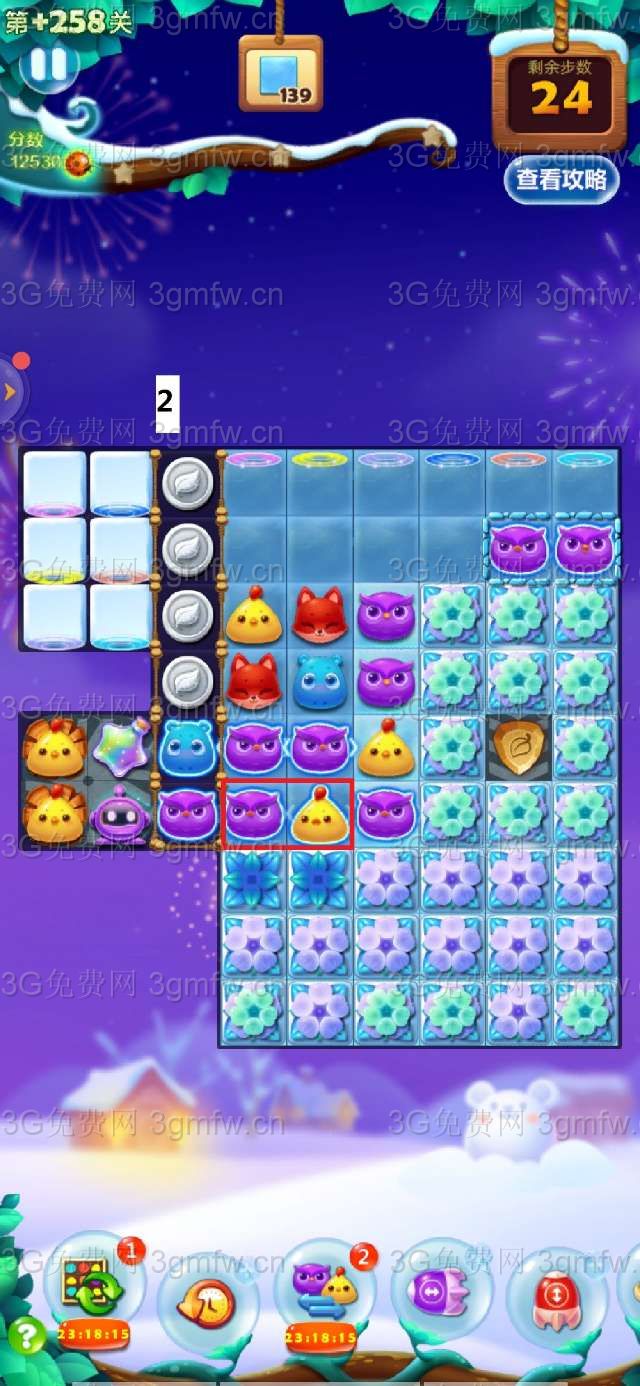Select the highlighted purple owl tile
640x1386 pixels.
tap(253, 813)
